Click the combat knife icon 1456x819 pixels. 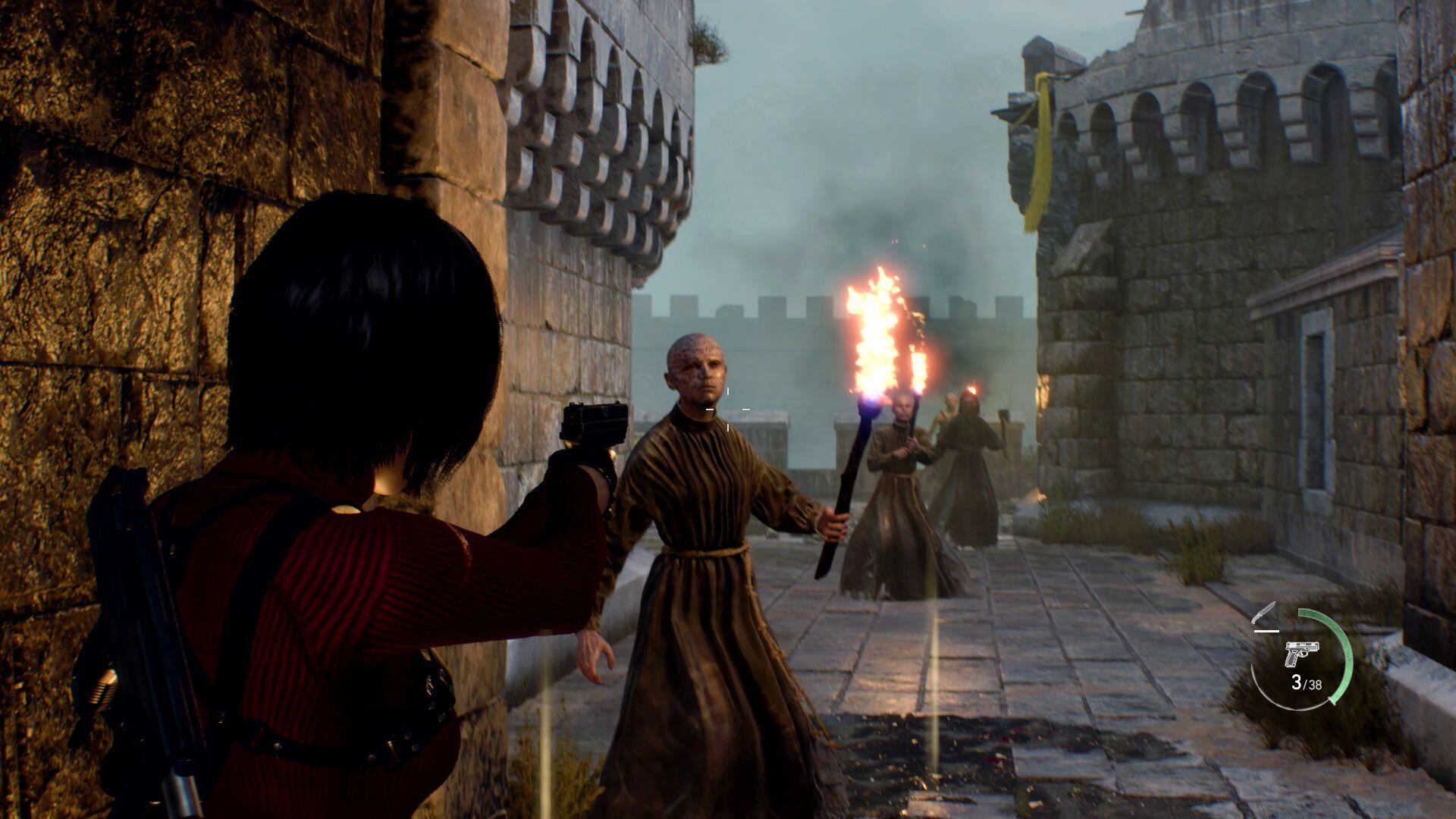[1266, 612]
